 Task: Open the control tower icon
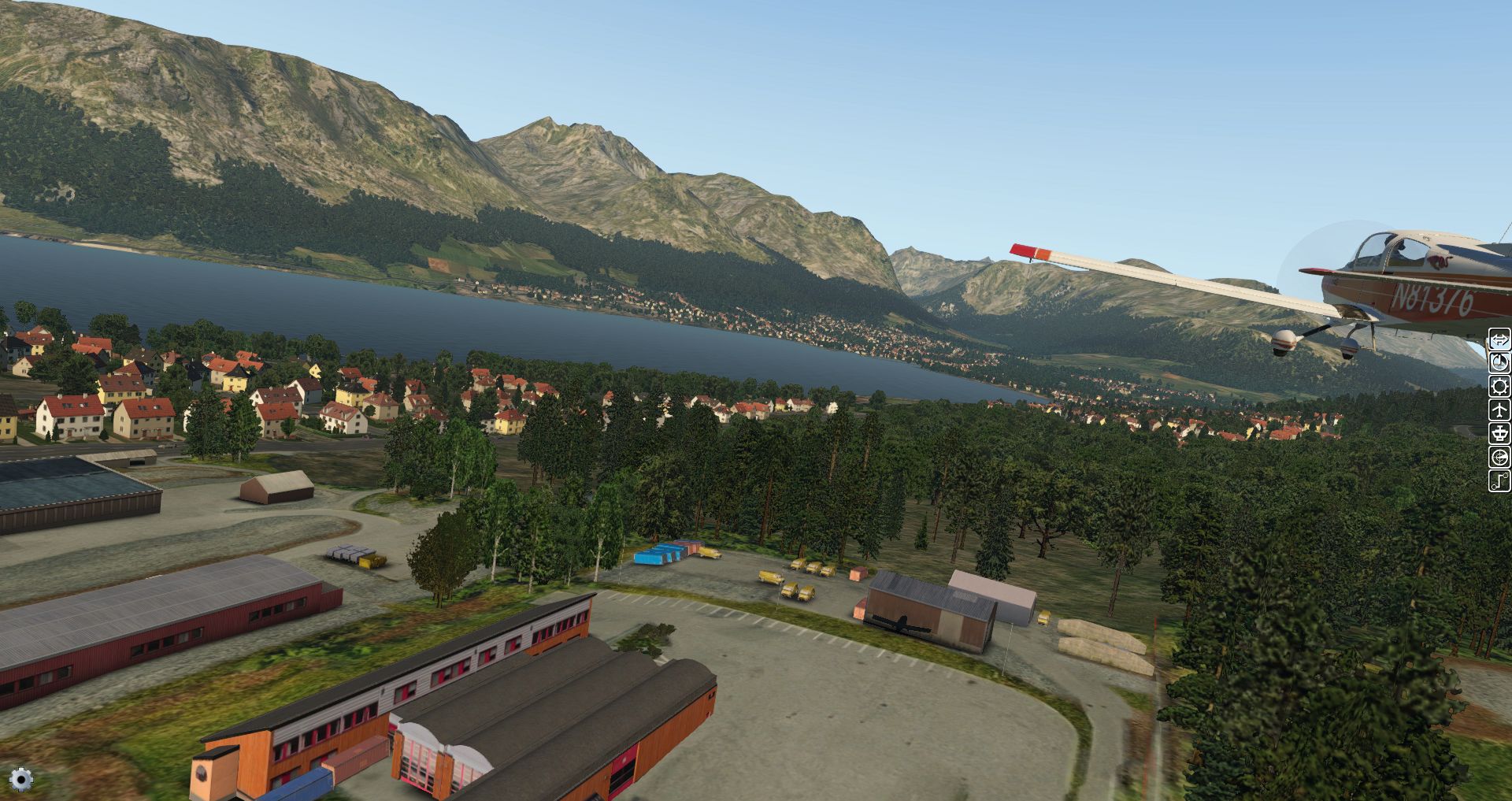[1499, 434]
